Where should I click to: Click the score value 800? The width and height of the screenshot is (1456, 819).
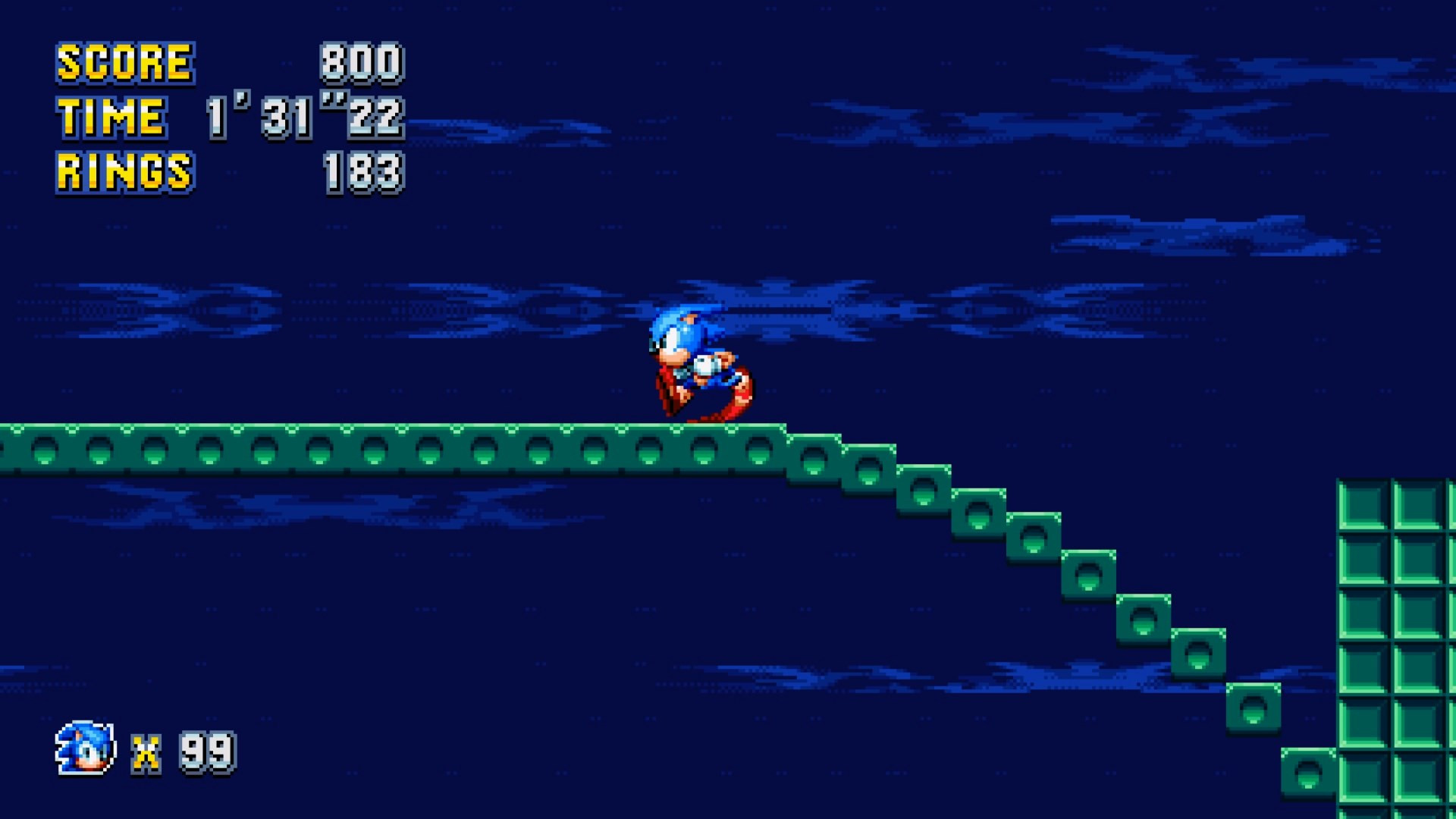(x=362, y=62)
